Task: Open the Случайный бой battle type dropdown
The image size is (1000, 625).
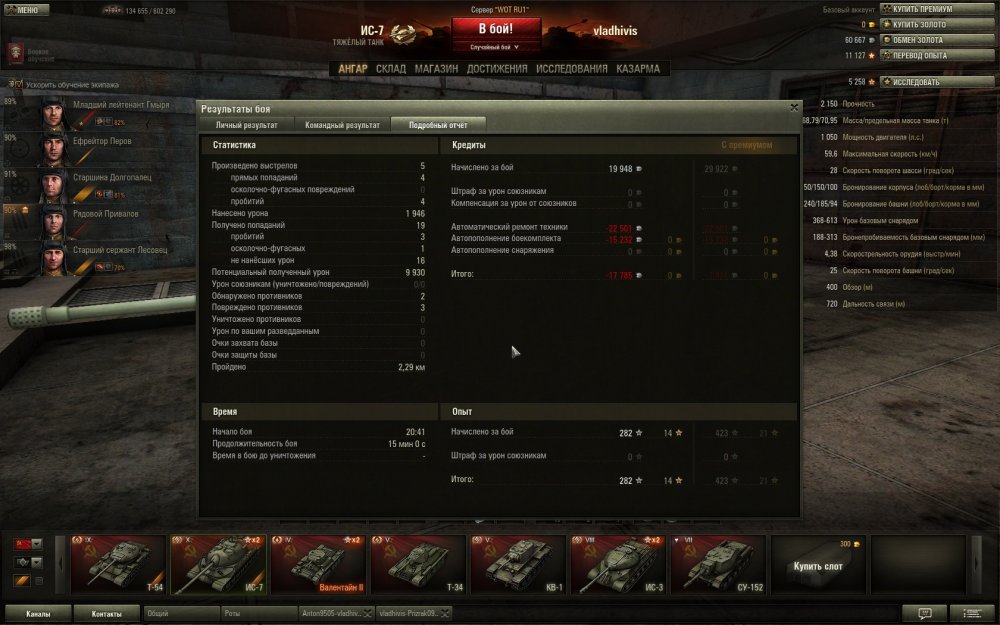Action: coord(497,46)
